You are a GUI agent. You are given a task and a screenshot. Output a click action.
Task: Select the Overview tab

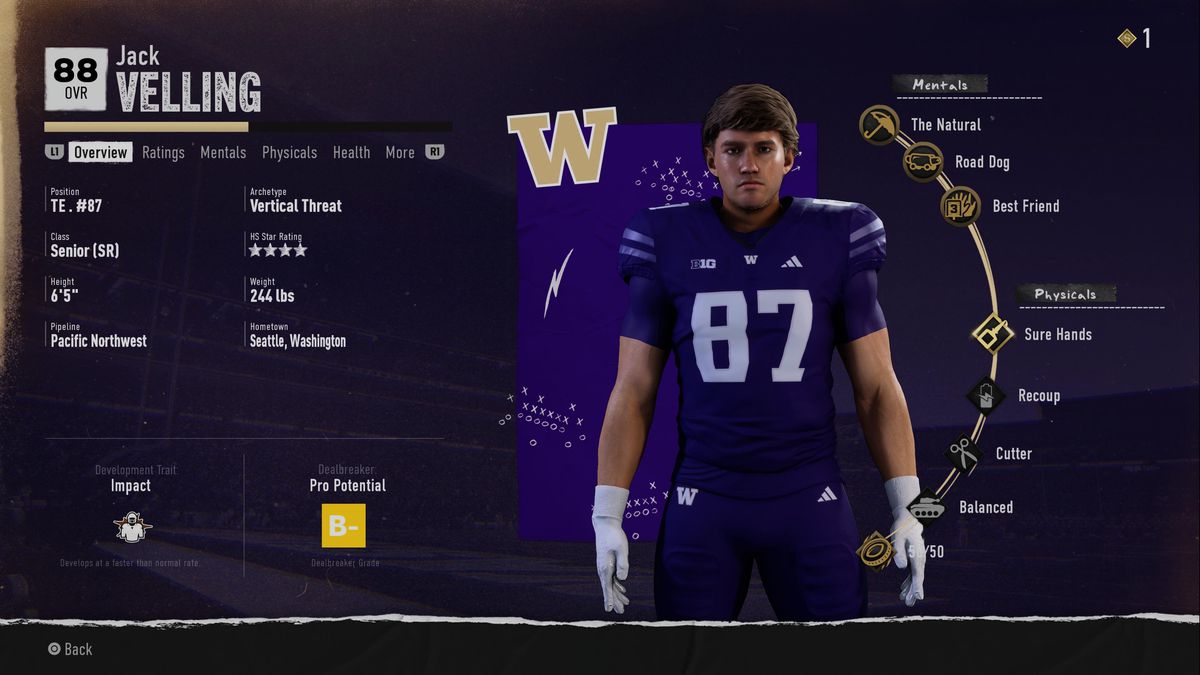pos(101,152)
